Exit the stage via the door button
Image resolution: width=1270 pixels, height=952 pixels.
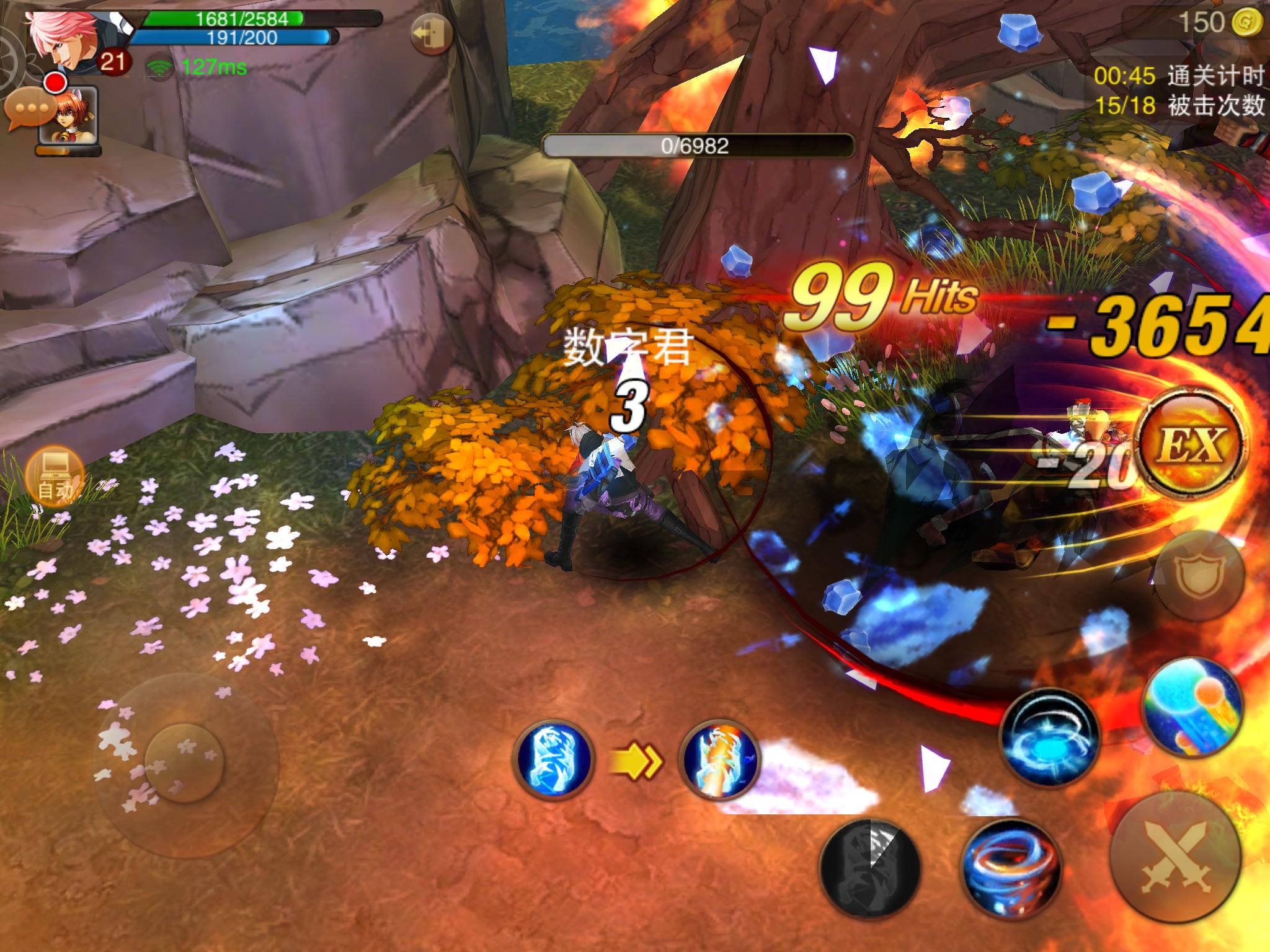431,35
